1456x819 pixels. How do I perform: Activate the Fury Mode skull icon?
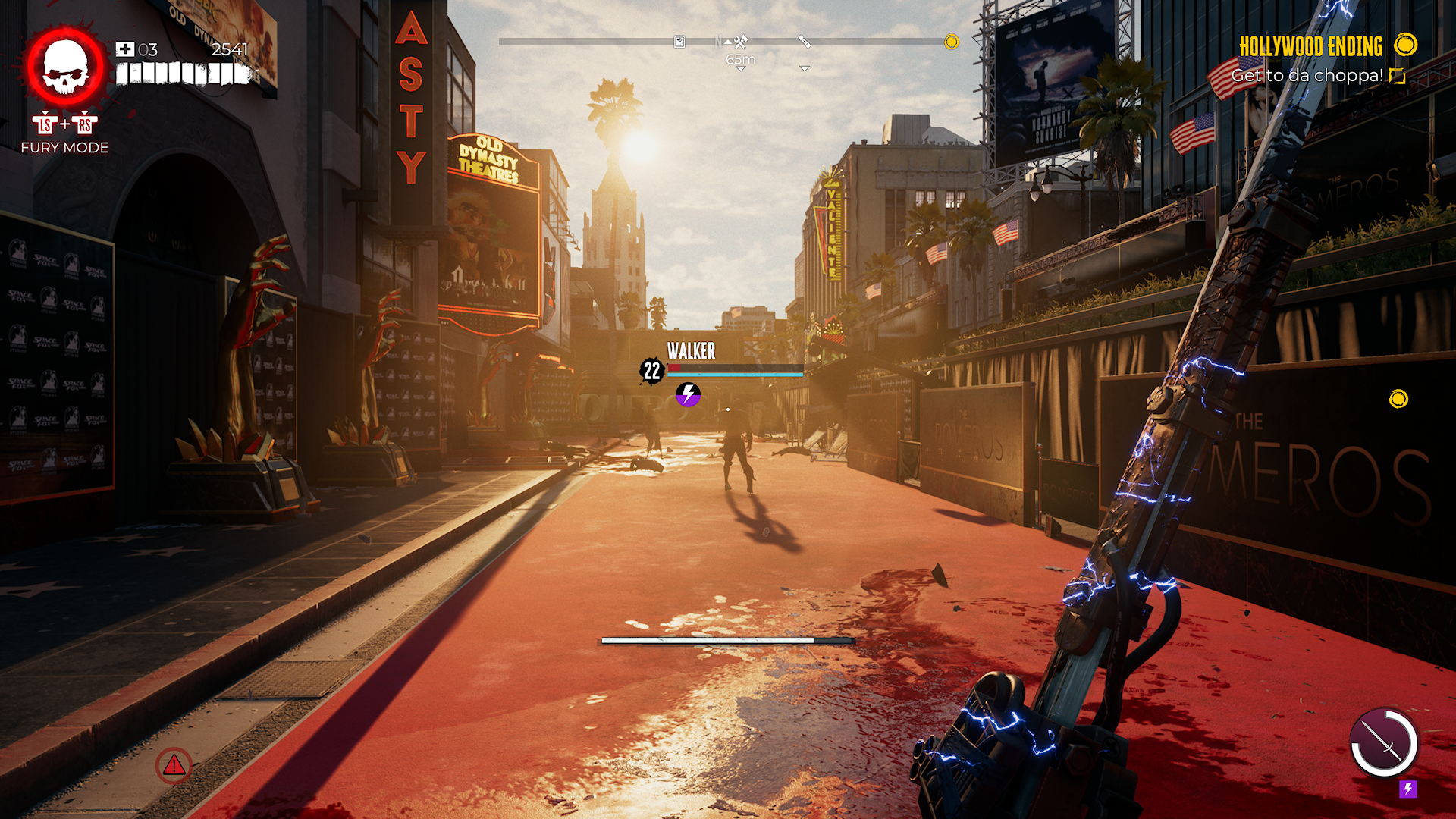coord(65,67)
